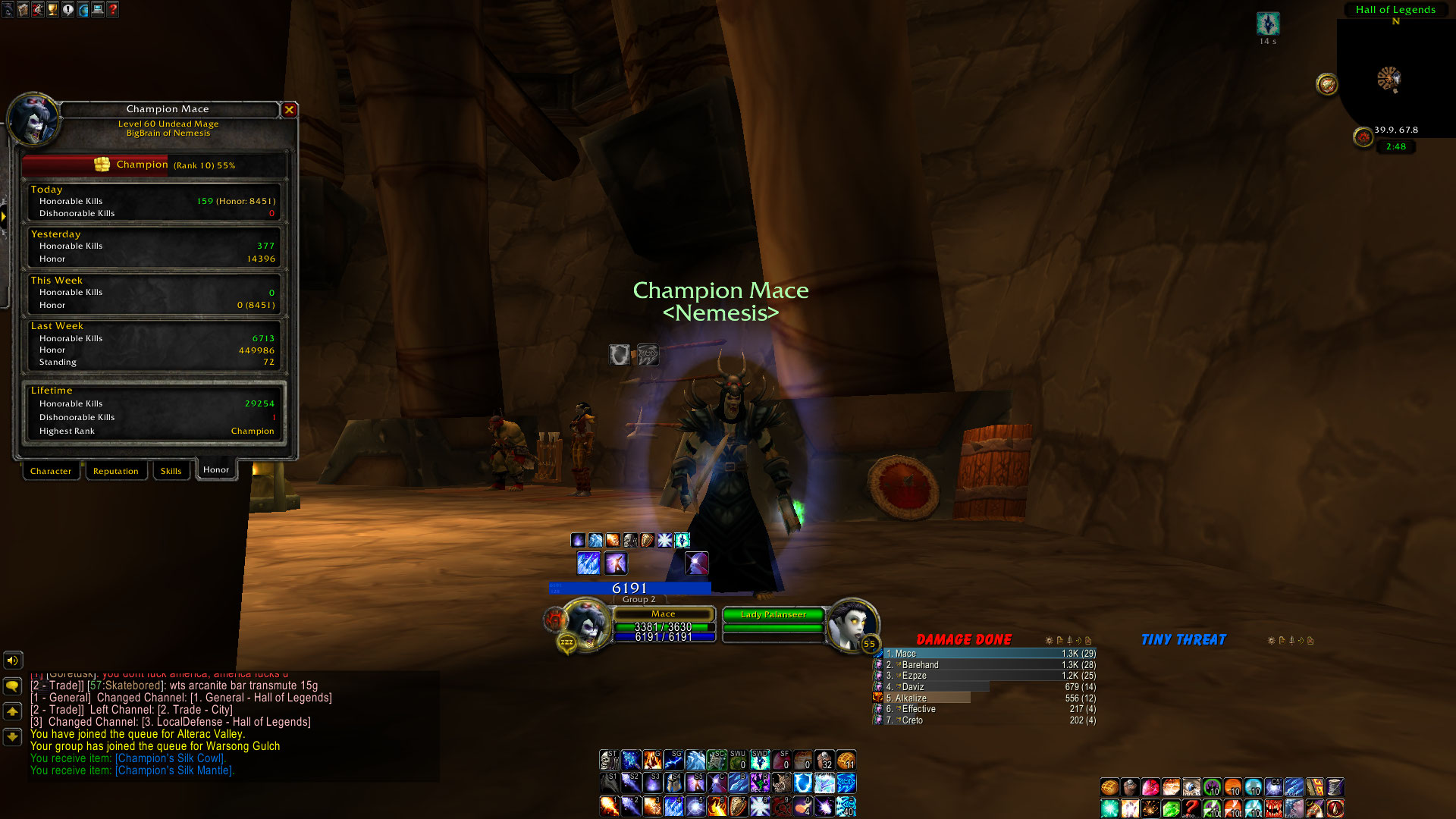Click the gold trophy micro menu icon
The image size is (1456, 819).
coord(52,10)
